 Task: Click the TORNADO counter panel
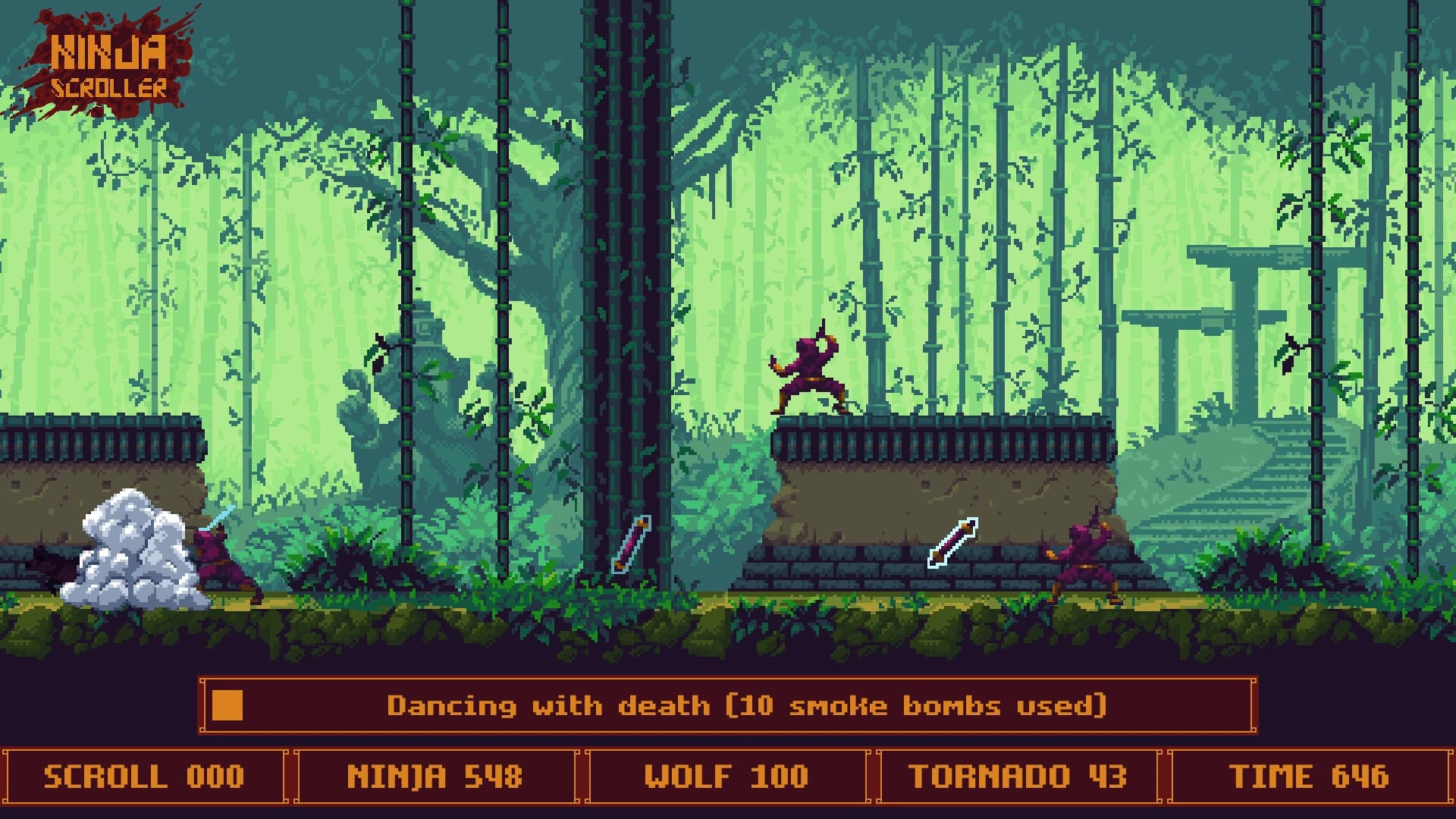1020,776
